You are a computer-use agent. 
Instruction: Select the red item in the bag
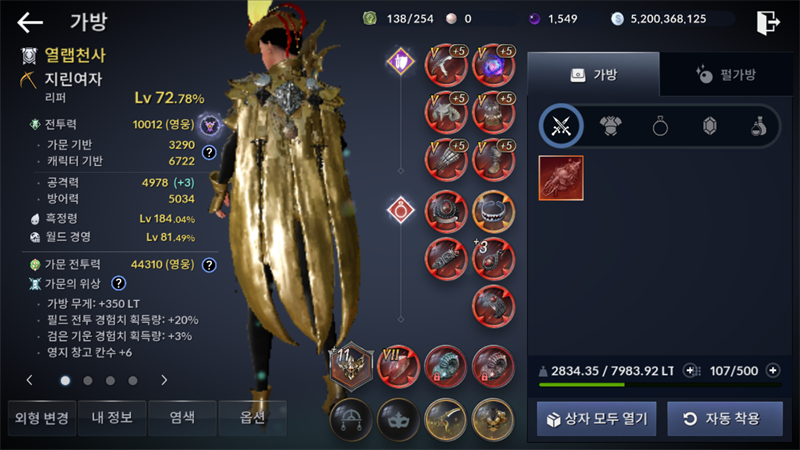pos(561,178)
